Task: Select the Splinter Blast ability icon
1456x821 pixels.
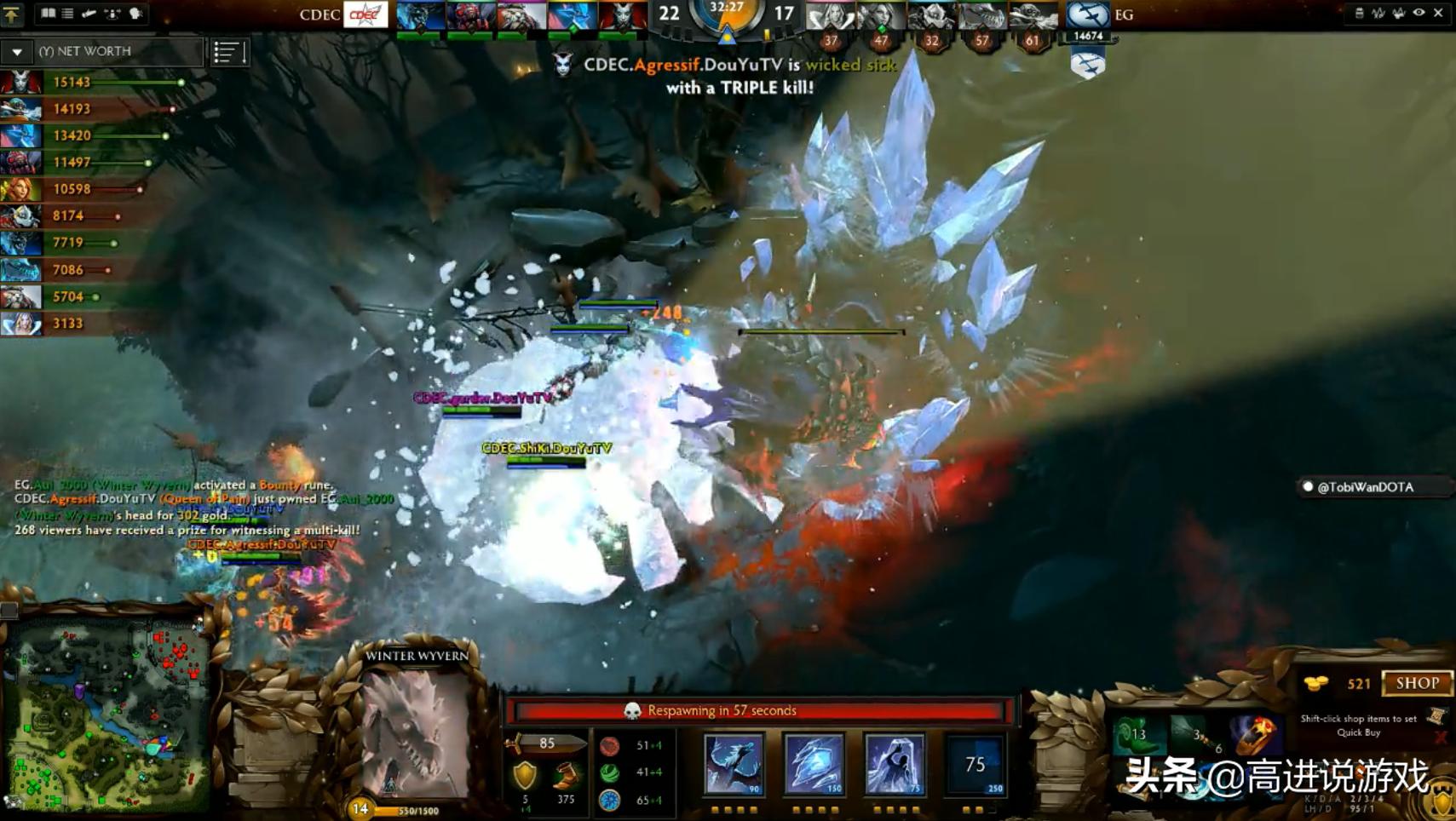Action: click(x=815, y=764)
